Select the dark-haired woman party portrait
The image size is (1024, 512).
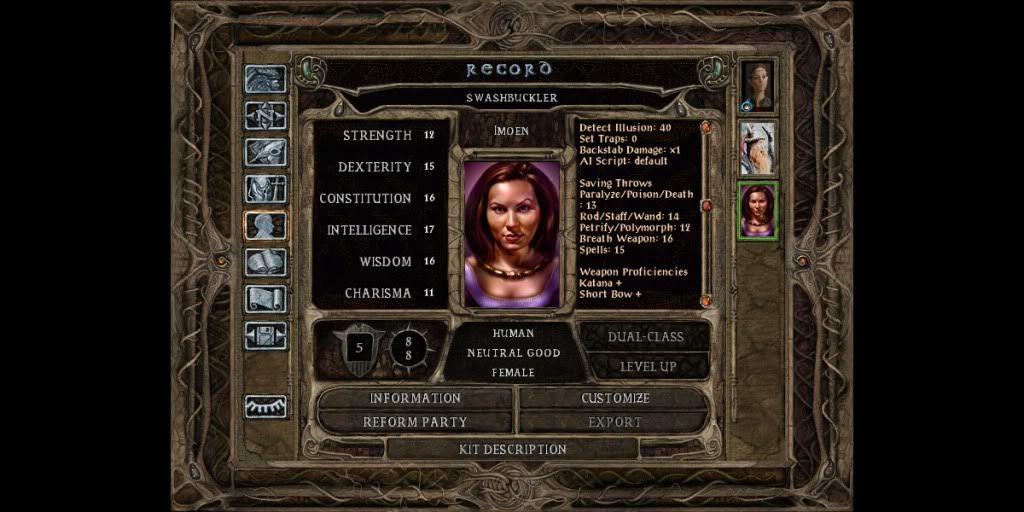[x=758, y=87]
